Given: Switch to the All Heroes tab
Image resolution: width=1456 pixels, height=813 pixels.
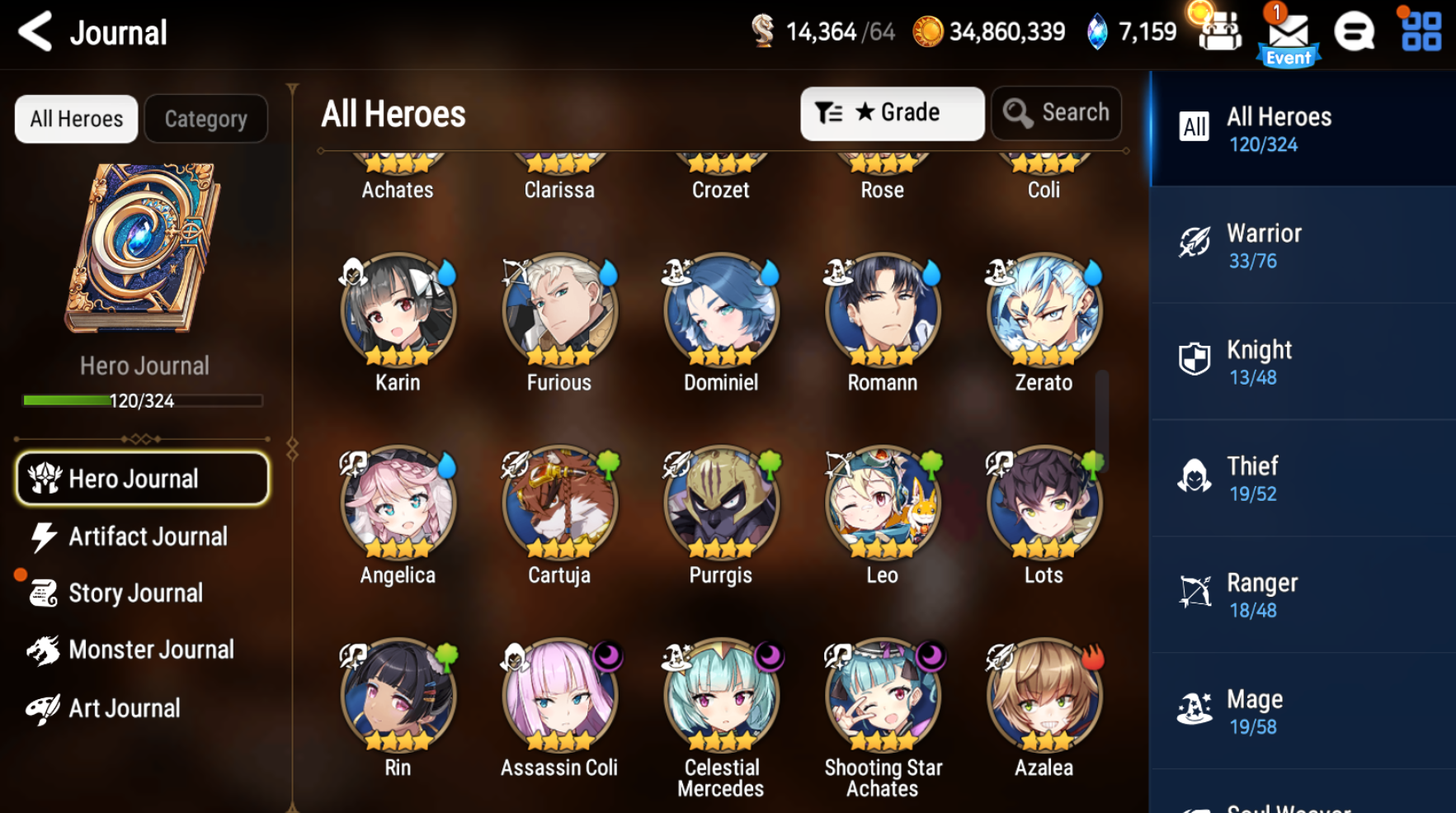Looking at the screenshot, I should 75,118.
